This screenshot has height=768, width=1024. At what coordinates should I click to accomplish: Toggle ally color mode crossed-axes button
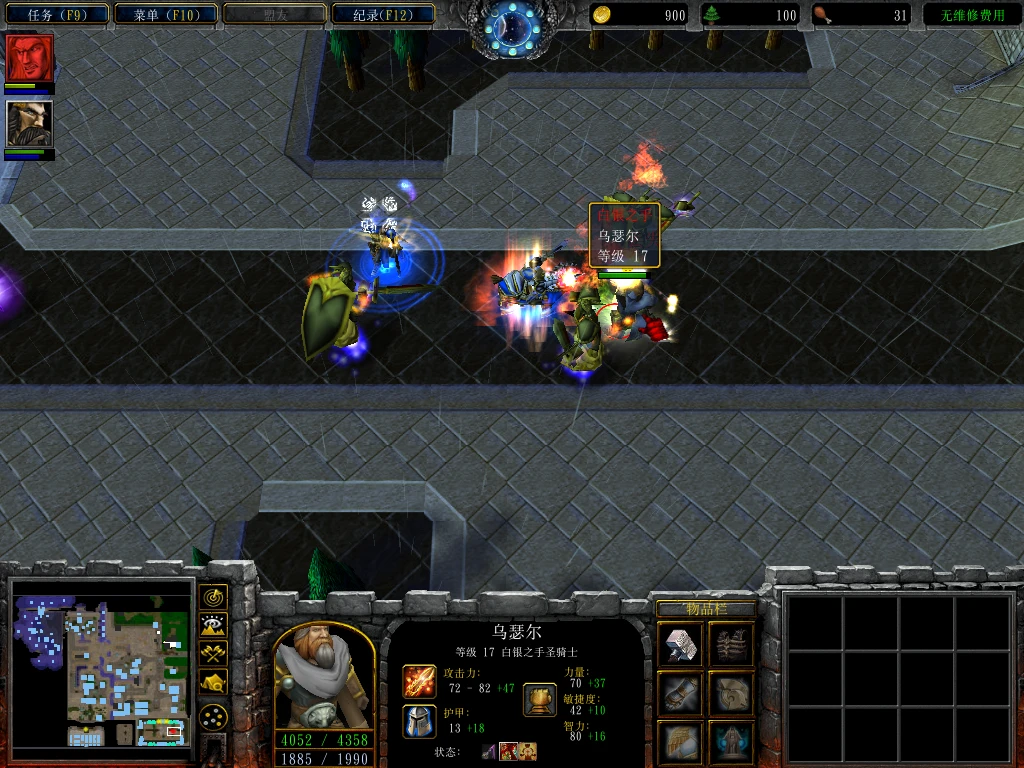[213, 654]
